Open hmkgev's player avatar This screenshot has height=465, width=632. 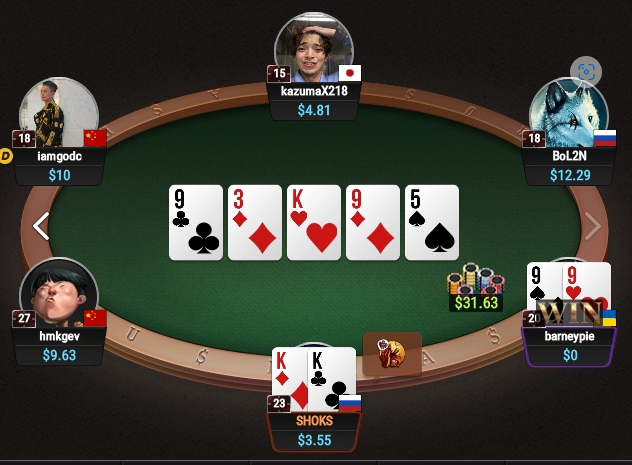point(57,294)
